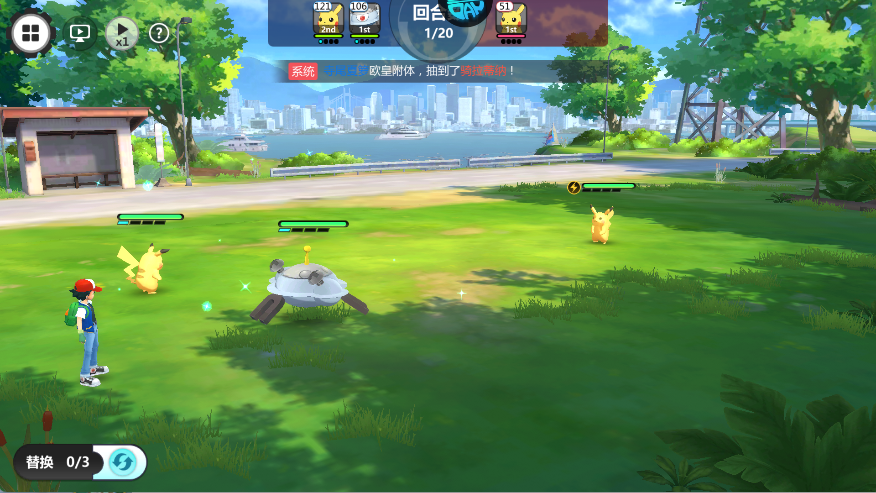Screen dimensions: 876x493
Task: Select the level 106 Magnezone portrait
Action: [x=364, y=19]
